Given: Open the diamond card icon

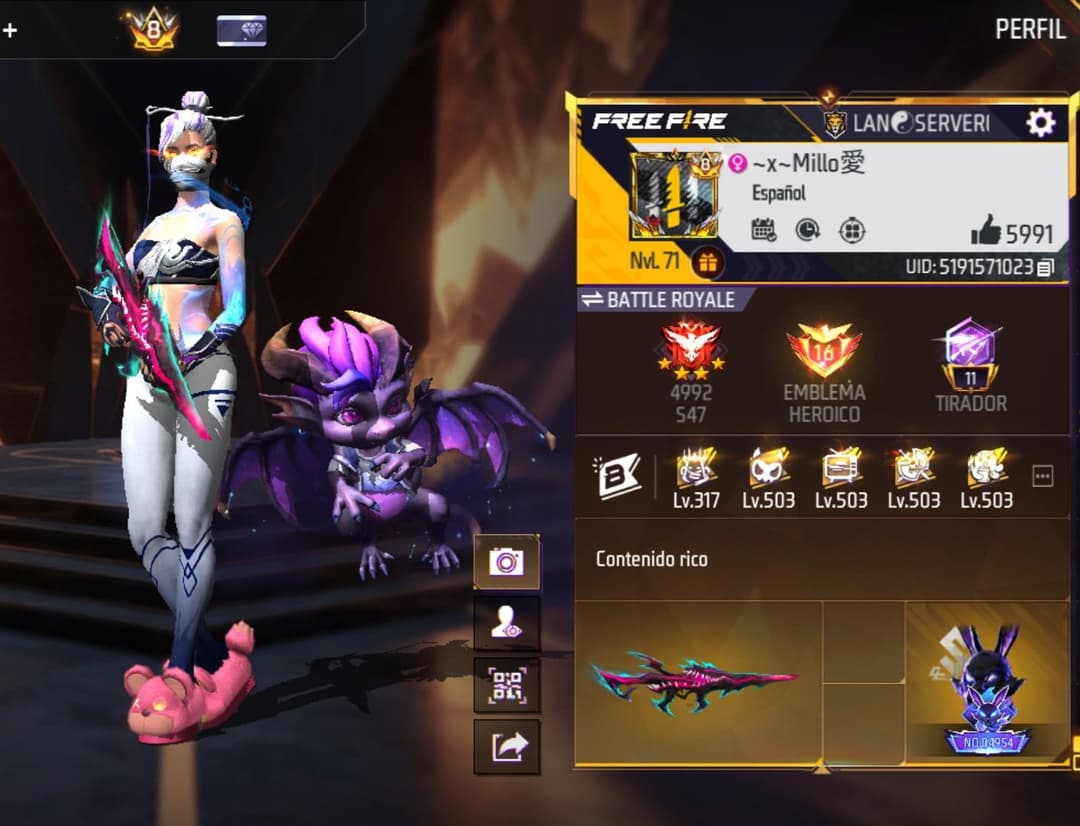Looking at the screenshot, I should [x=241, y=30].
